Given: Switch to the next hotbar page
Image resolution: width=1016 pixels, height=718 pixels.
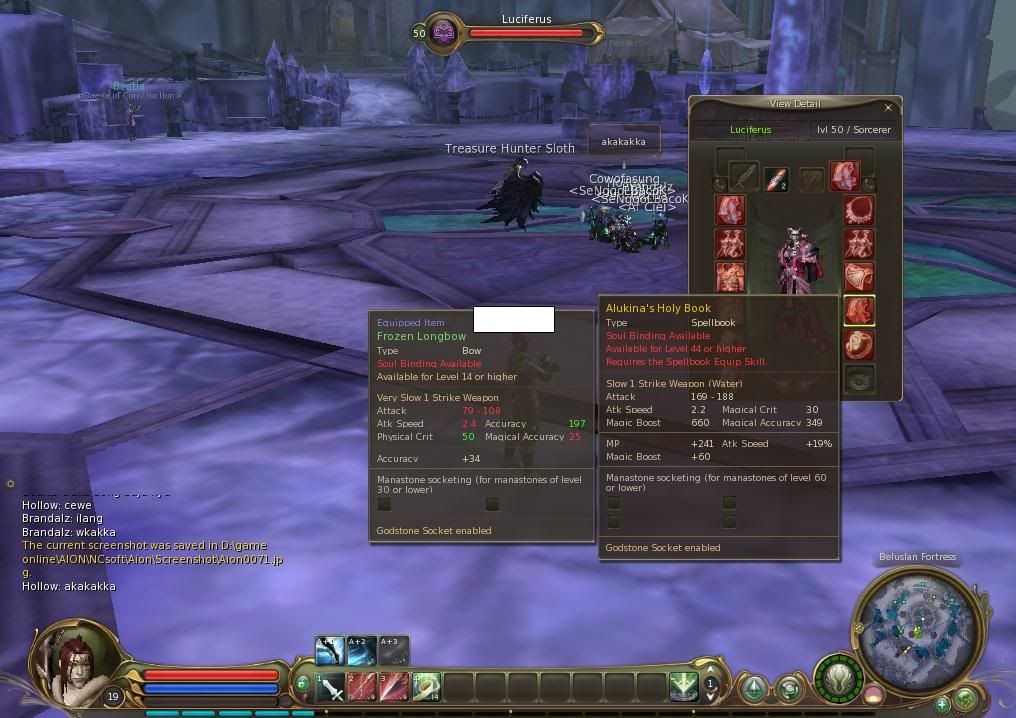Looking at the screenshot, I should [711, 671].
